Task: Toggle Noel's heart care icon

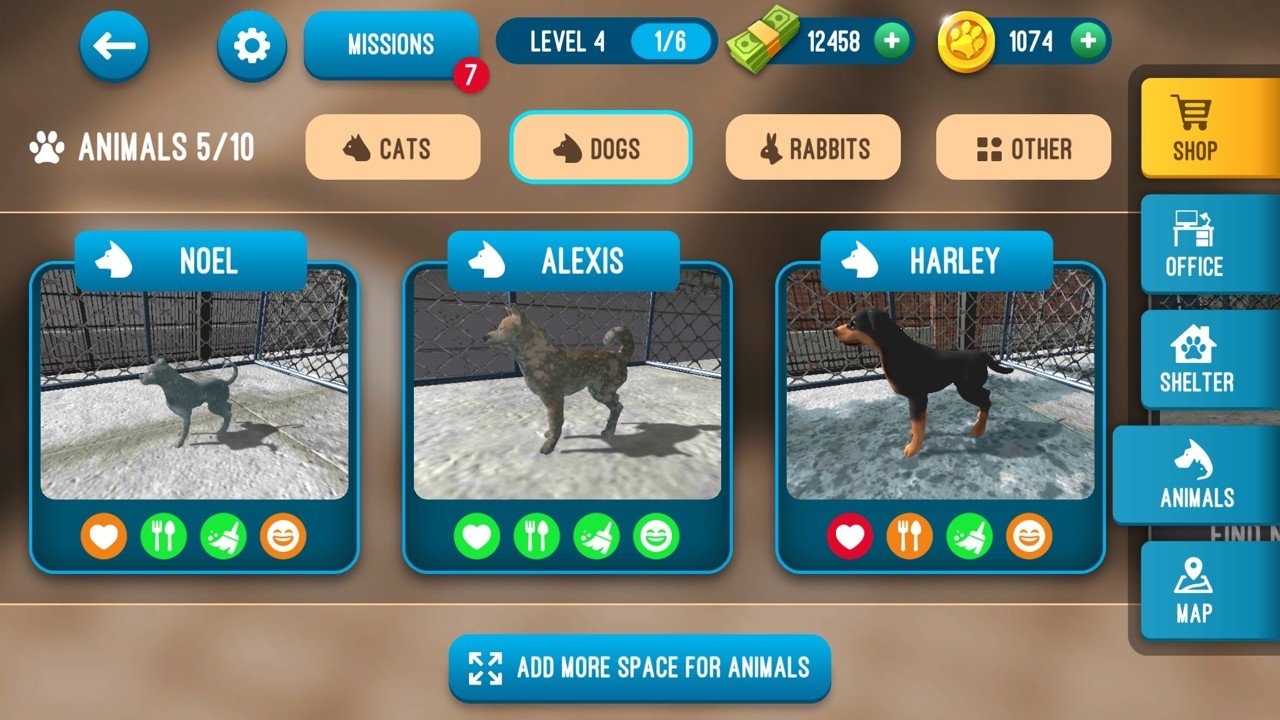Action: pyautogui.click(x=104, y=535)
